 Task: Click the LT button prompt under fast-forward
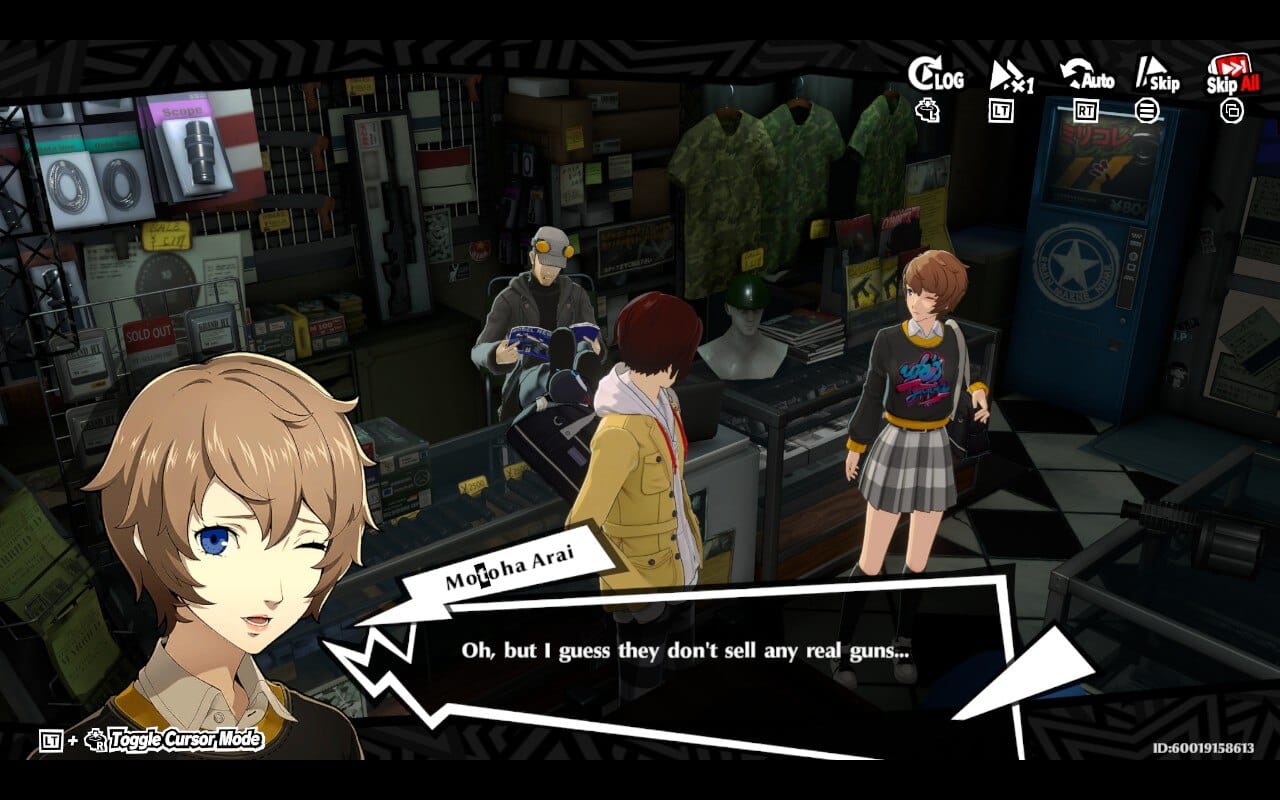(x=1002, y=112)
